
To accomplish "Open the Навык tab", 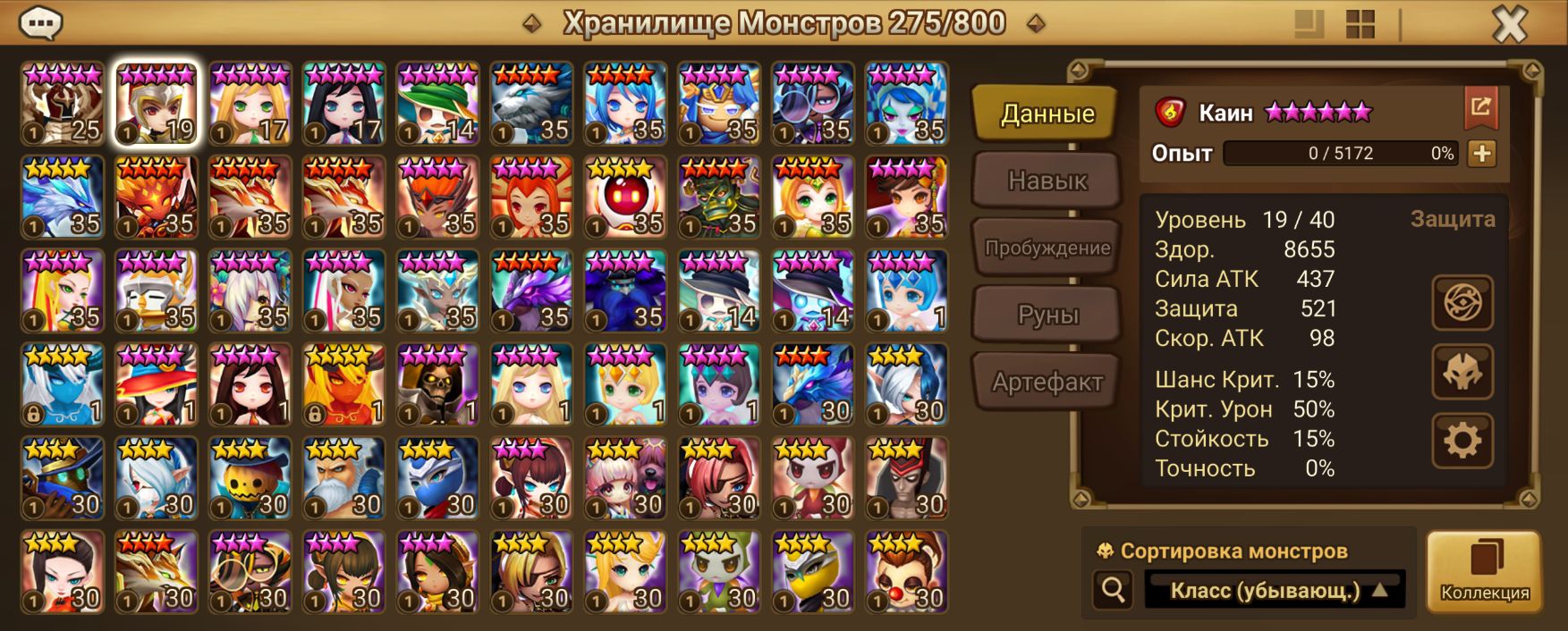I will pyautogui.click(x=1047, y=181).
